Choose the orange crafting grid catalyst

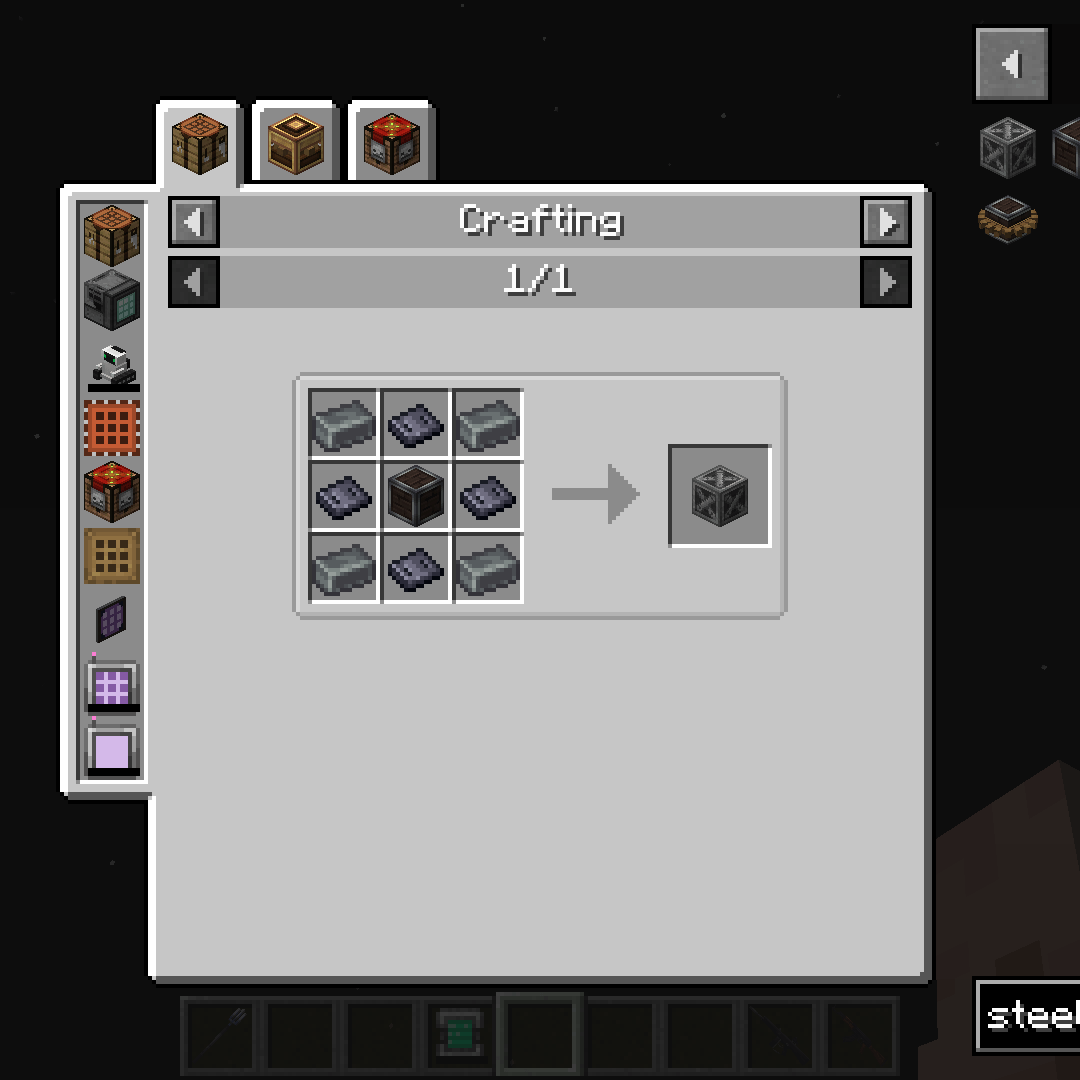tap(112, 428)
